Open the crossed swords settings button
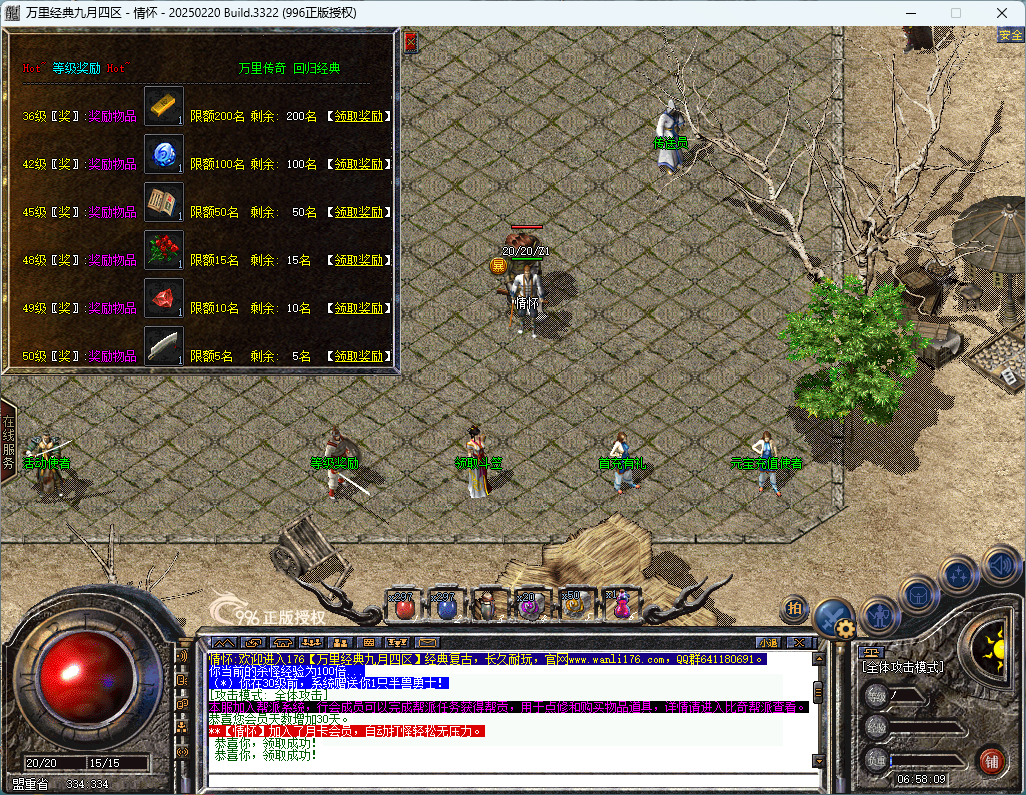The height and width of the screenshot is (795, 1026). [831, 617]
